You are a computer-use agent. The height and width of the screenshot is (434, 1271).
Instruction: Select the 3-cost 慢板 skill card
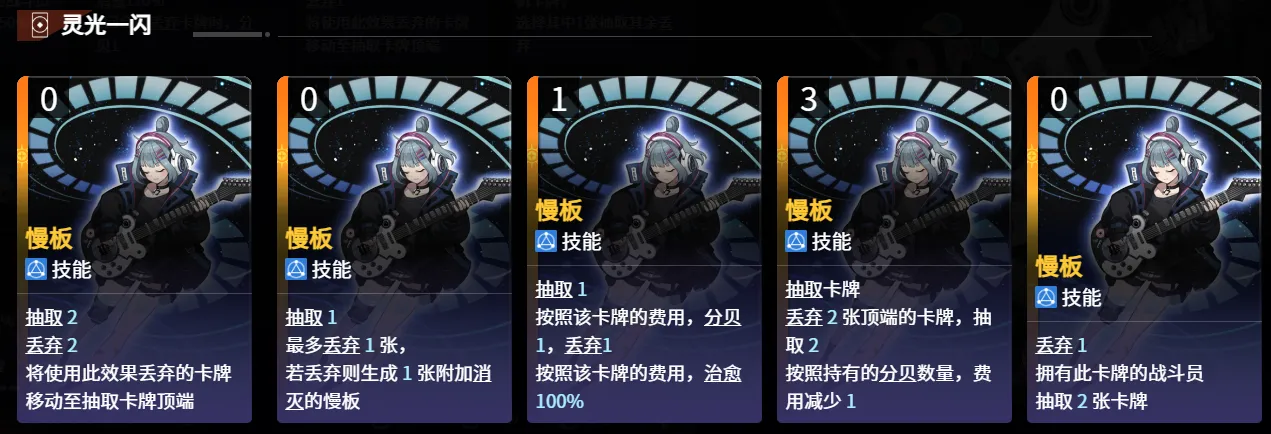[x=894, y=250]
